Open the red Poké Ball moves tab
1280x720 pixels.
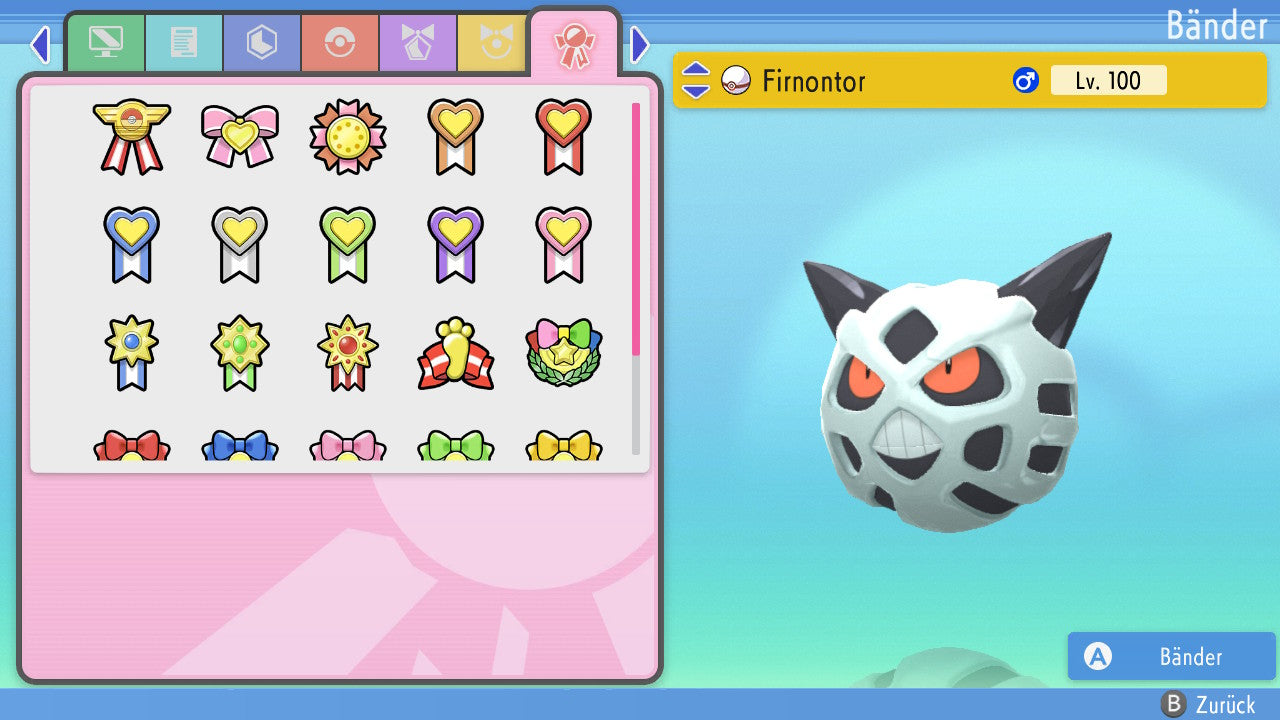click(x=340, y=44)
